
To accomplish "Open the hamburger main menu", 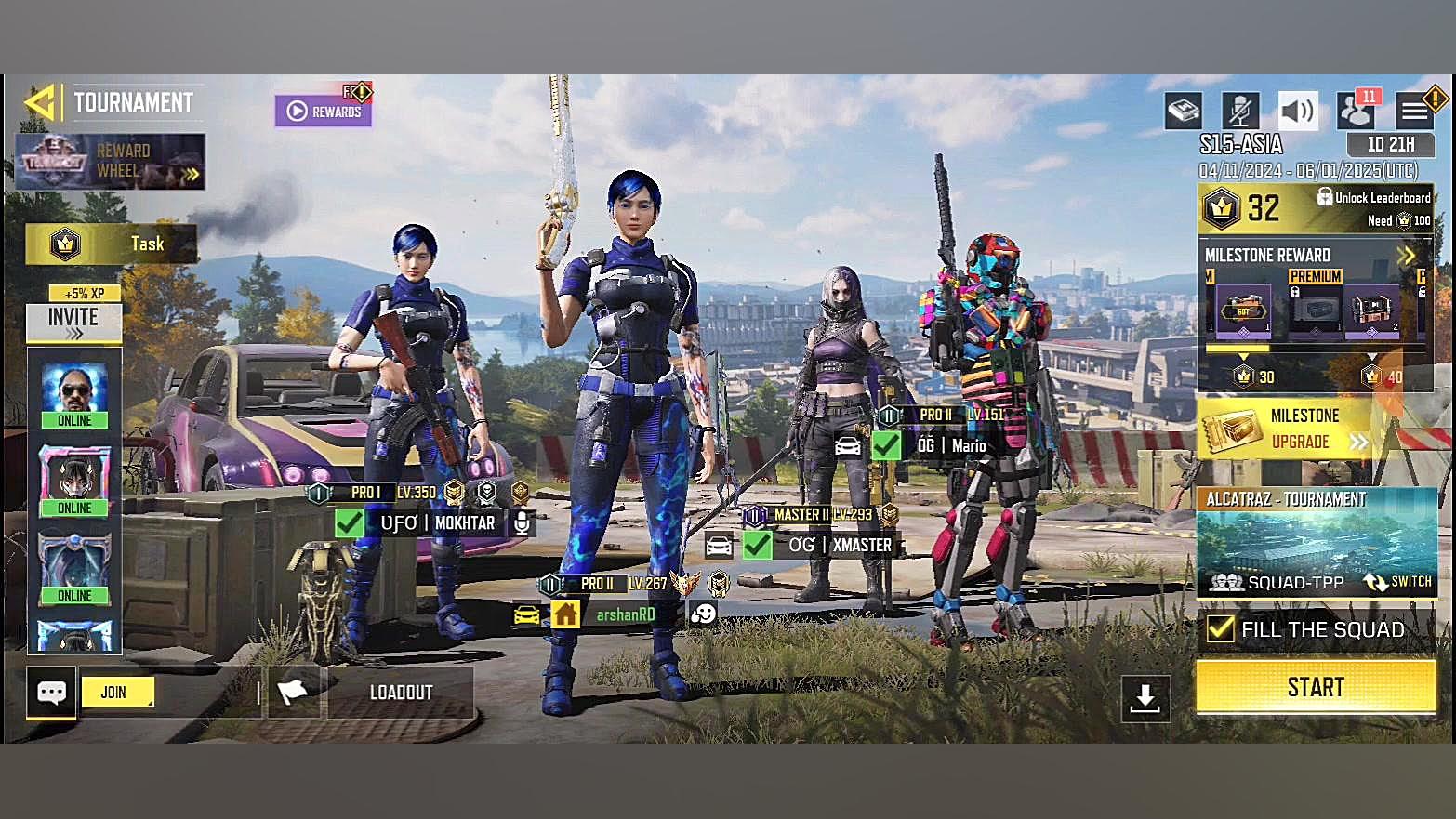I will pos(1414,112).
